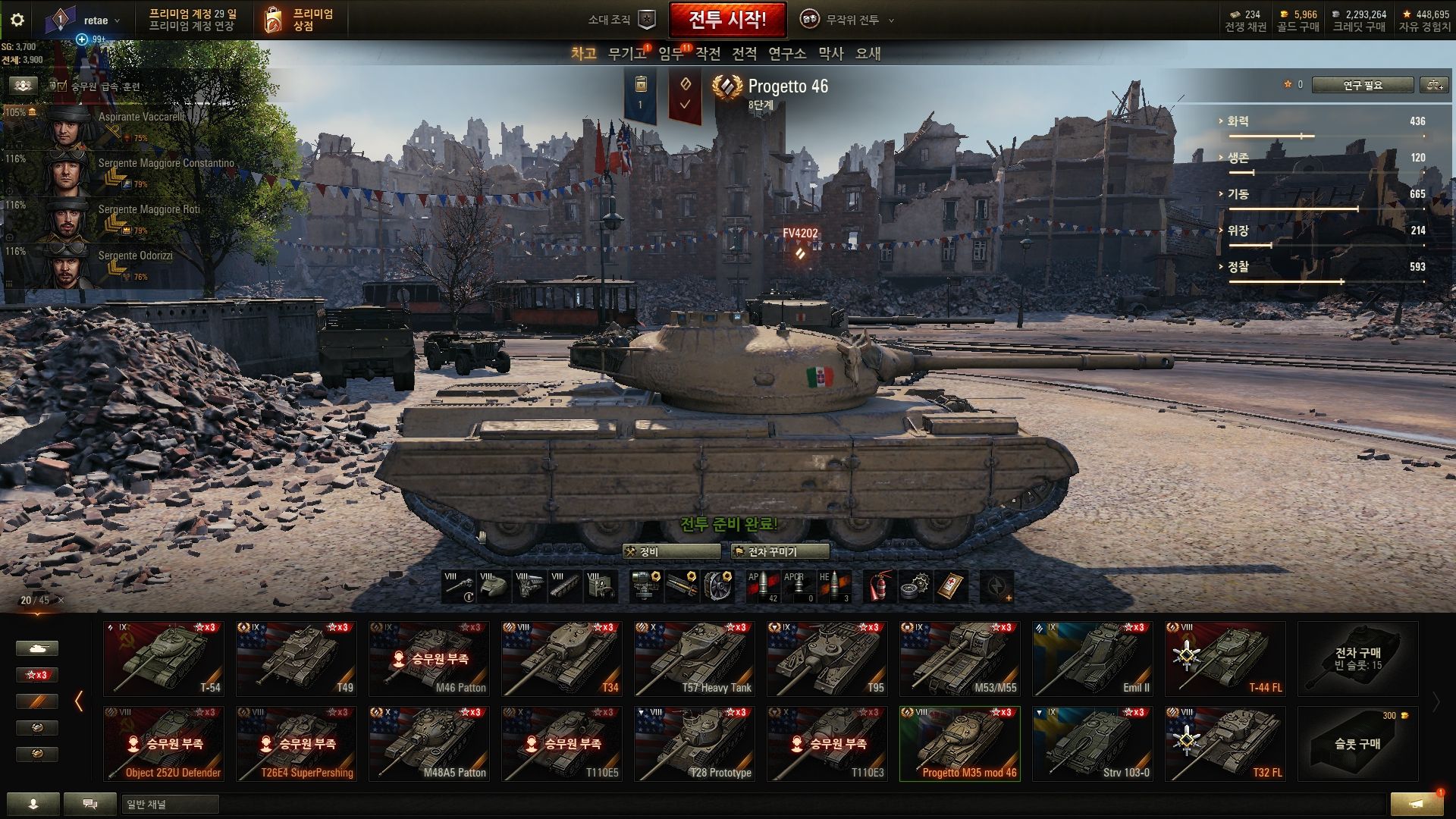Start the battle with the red button
This screenshot has height=819, width=1456.
726,20
